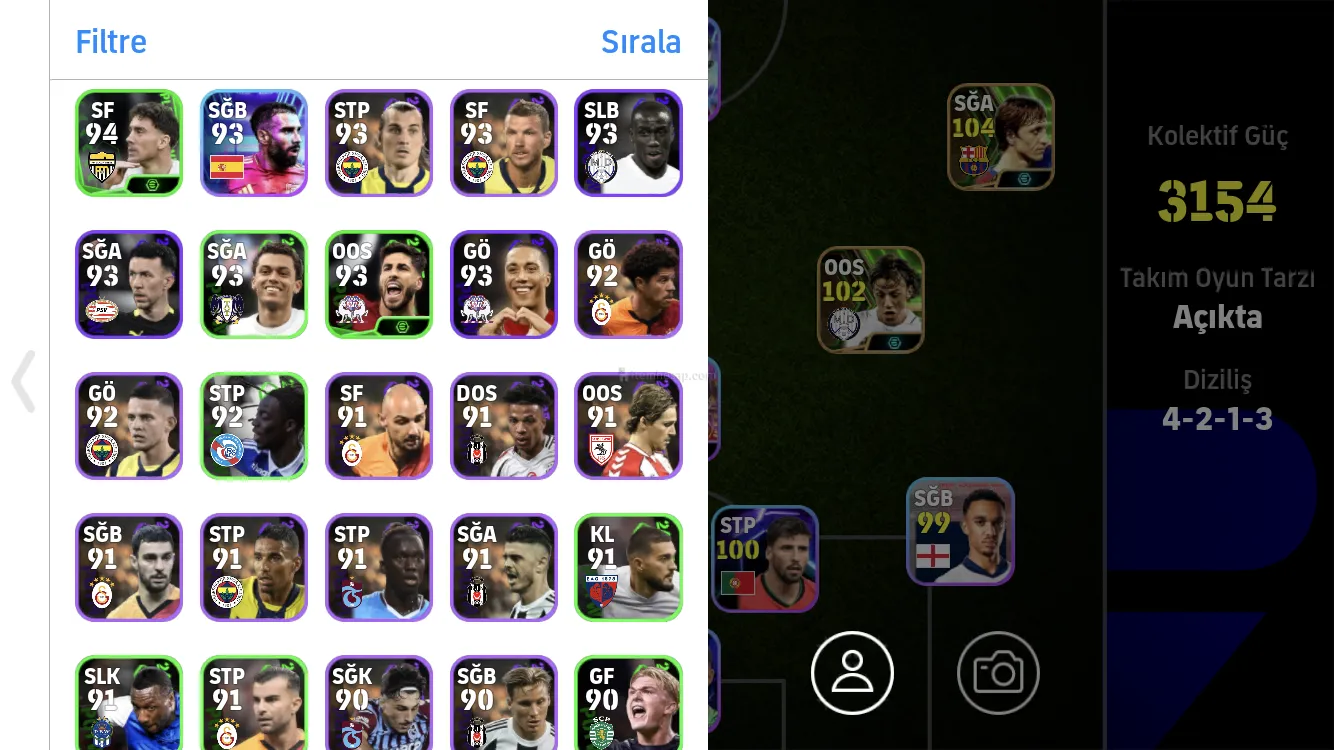Open the player profile icon button
Image resolution: width=1334 pixels, height=750 pixels.
coord(852,673)
